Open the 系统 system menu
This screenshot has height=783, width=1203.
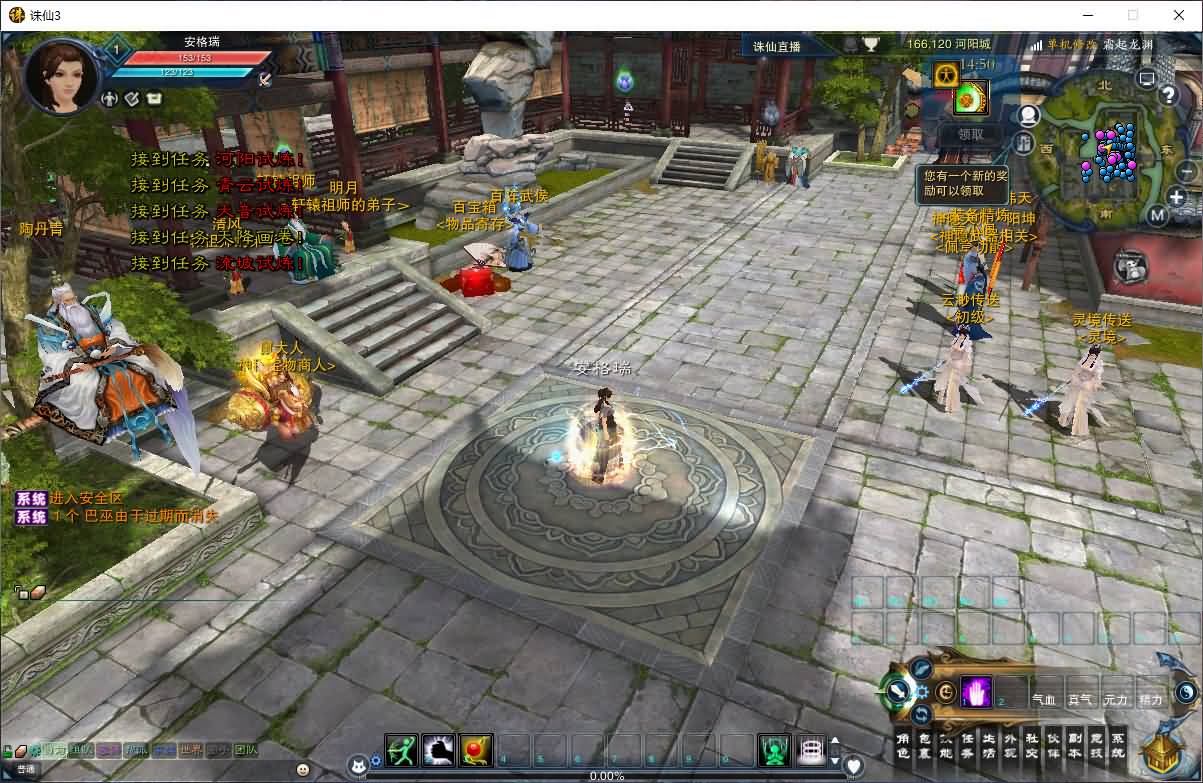point(1118,745)
